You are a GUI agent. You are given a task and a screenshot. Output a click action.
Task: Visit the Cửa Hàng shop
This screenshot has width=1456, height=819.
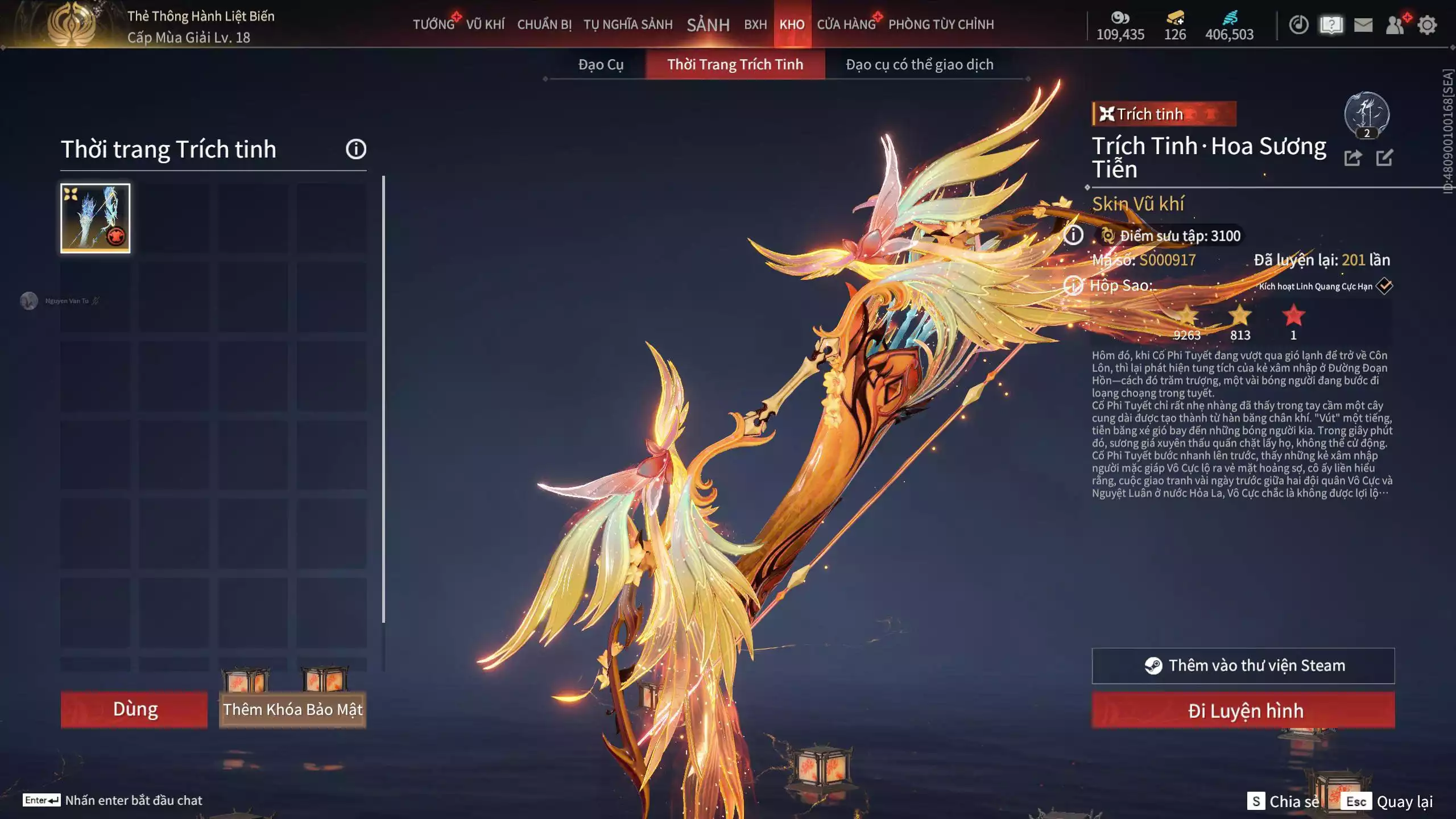coord(846,24)
